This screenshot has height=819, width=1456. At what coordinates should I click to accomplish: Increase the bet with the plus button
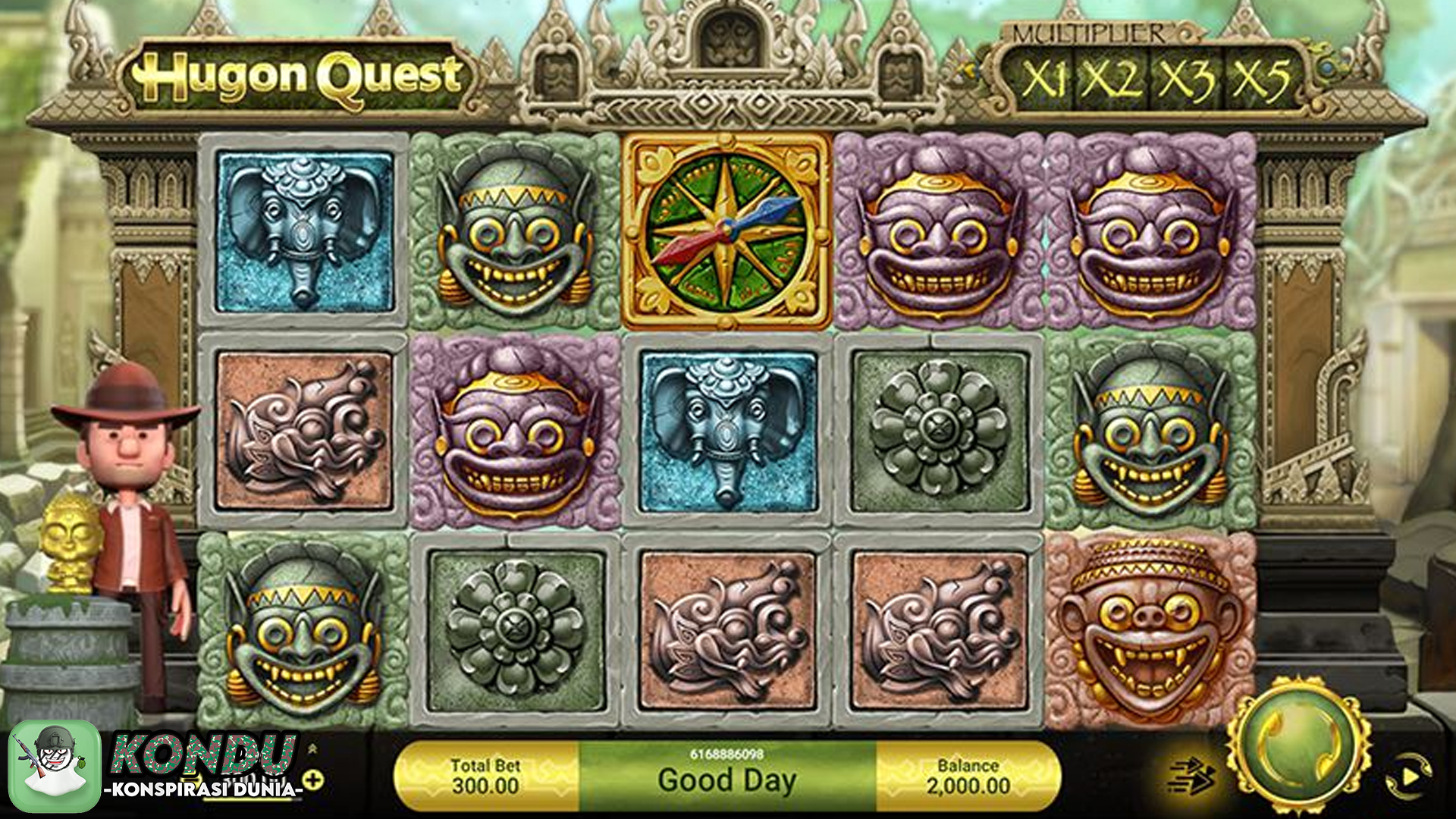point(313,779)
